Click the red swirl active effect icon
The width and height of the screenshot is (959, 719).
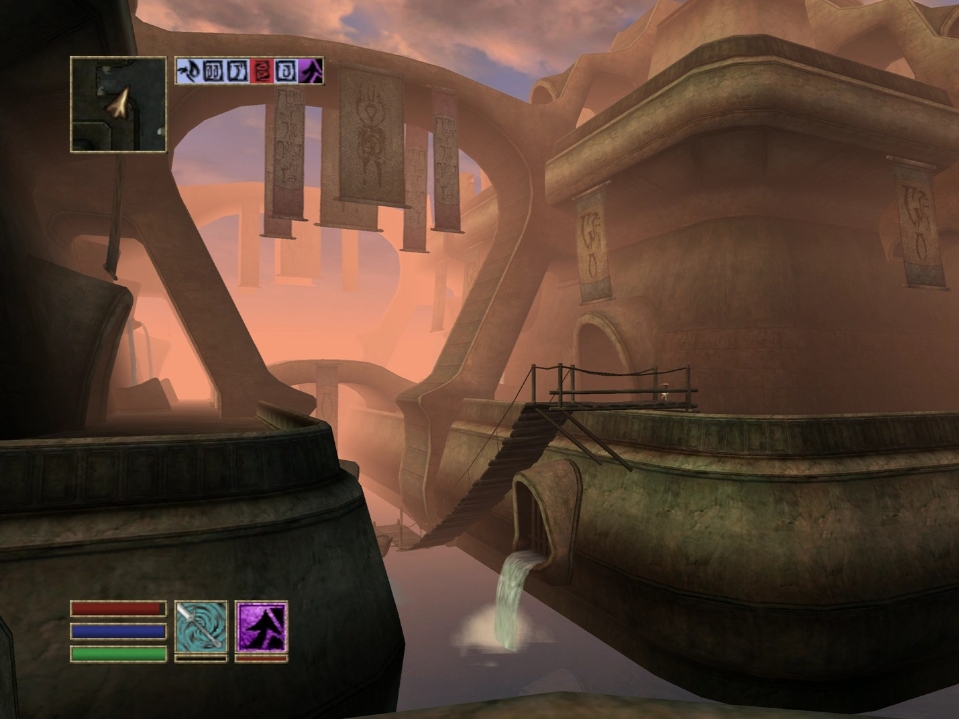[x=261, y=71]
